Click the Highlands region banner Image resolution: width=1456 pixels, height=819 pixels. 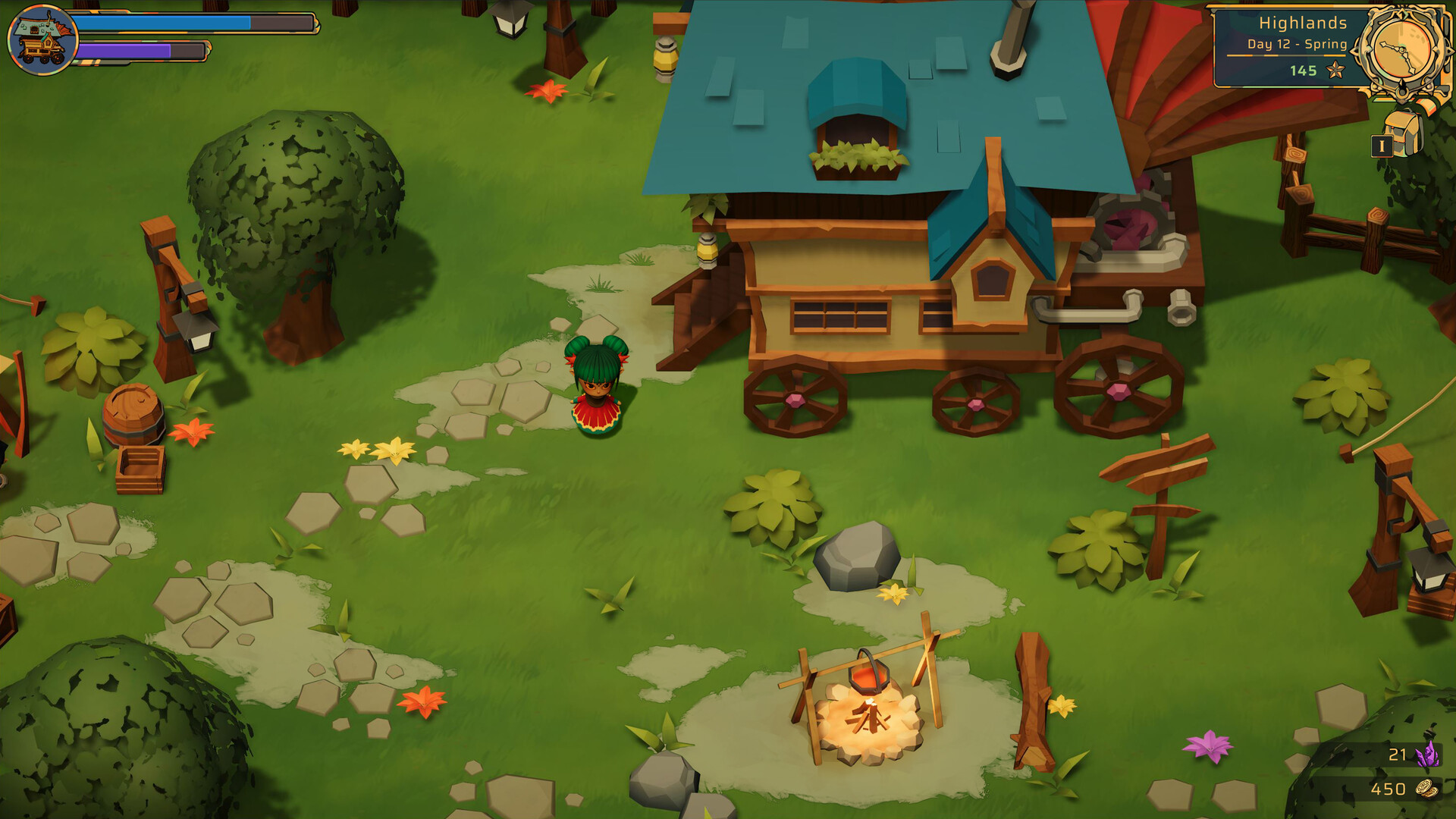tap(1303, 24)
